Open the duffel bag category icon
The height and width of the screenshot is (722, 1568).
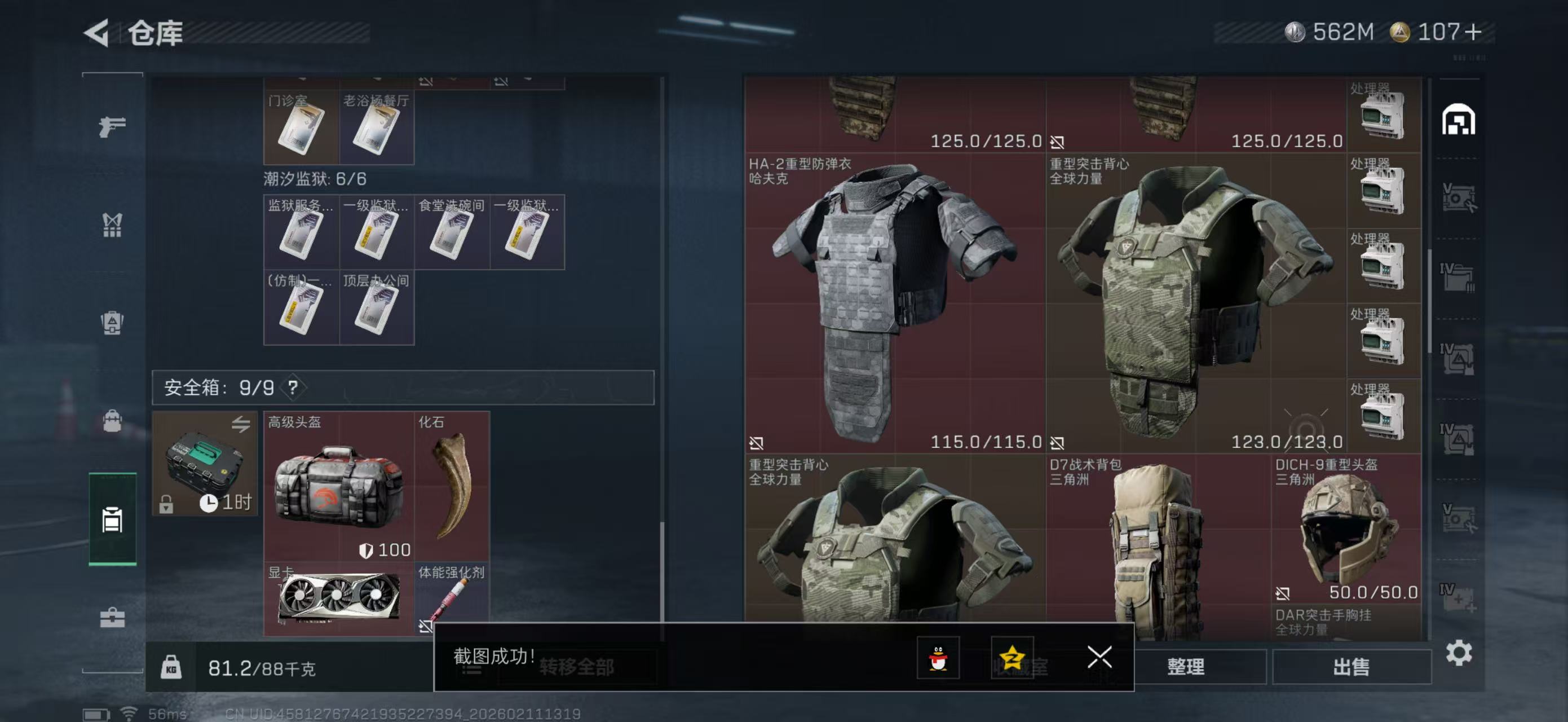[x=112, y=420]
